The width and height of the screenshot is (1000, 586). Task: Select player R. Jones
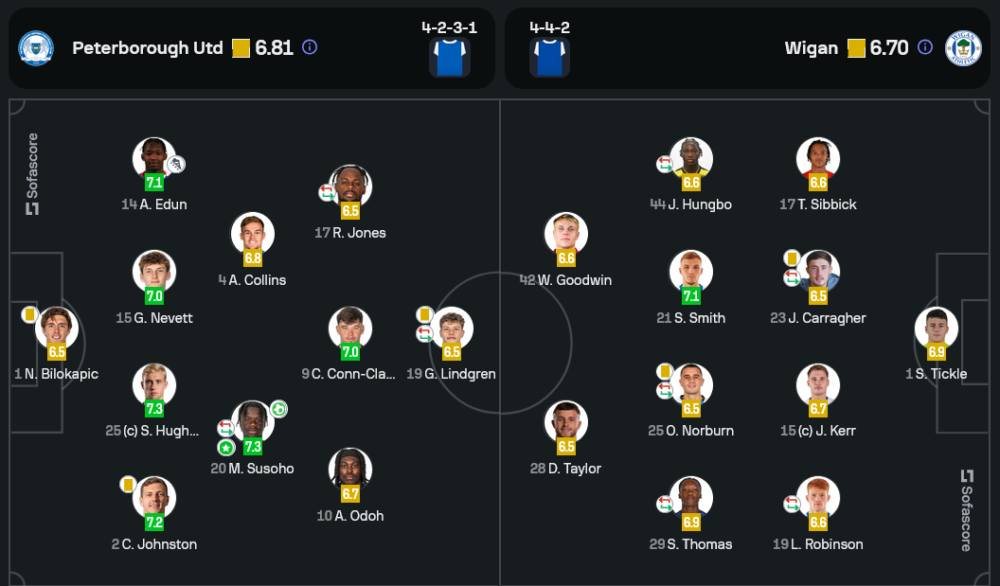350,188
